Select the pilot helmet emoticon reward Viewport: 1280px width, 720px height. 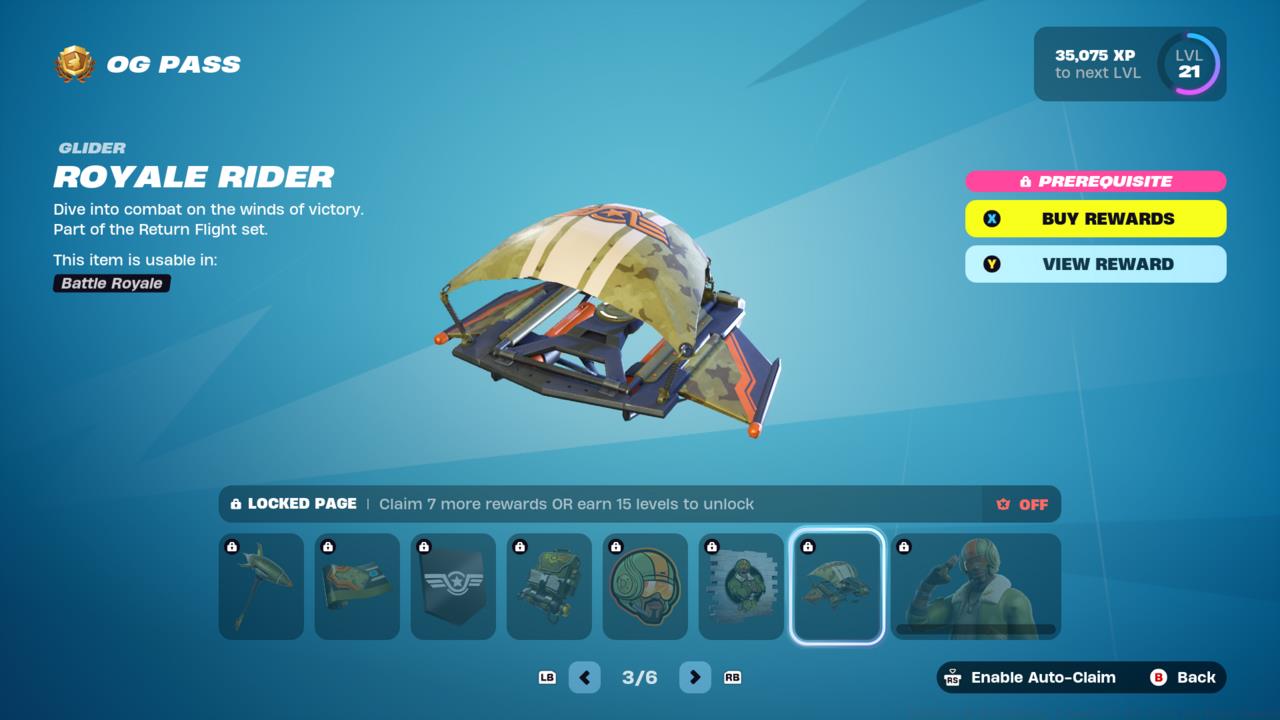pyautogui.click(x=645, y=586)
